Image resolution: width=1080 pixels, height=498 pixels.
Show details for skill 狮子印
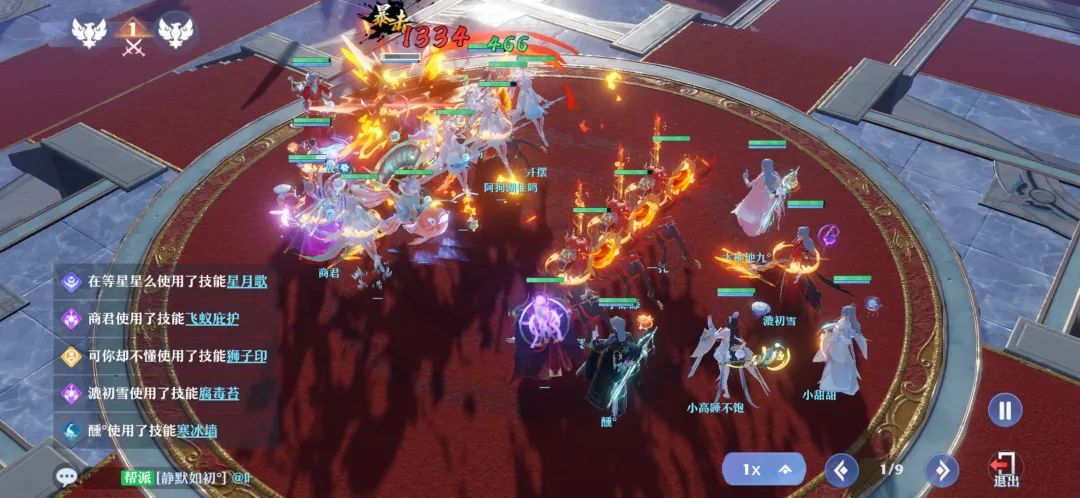pos(245,356)
